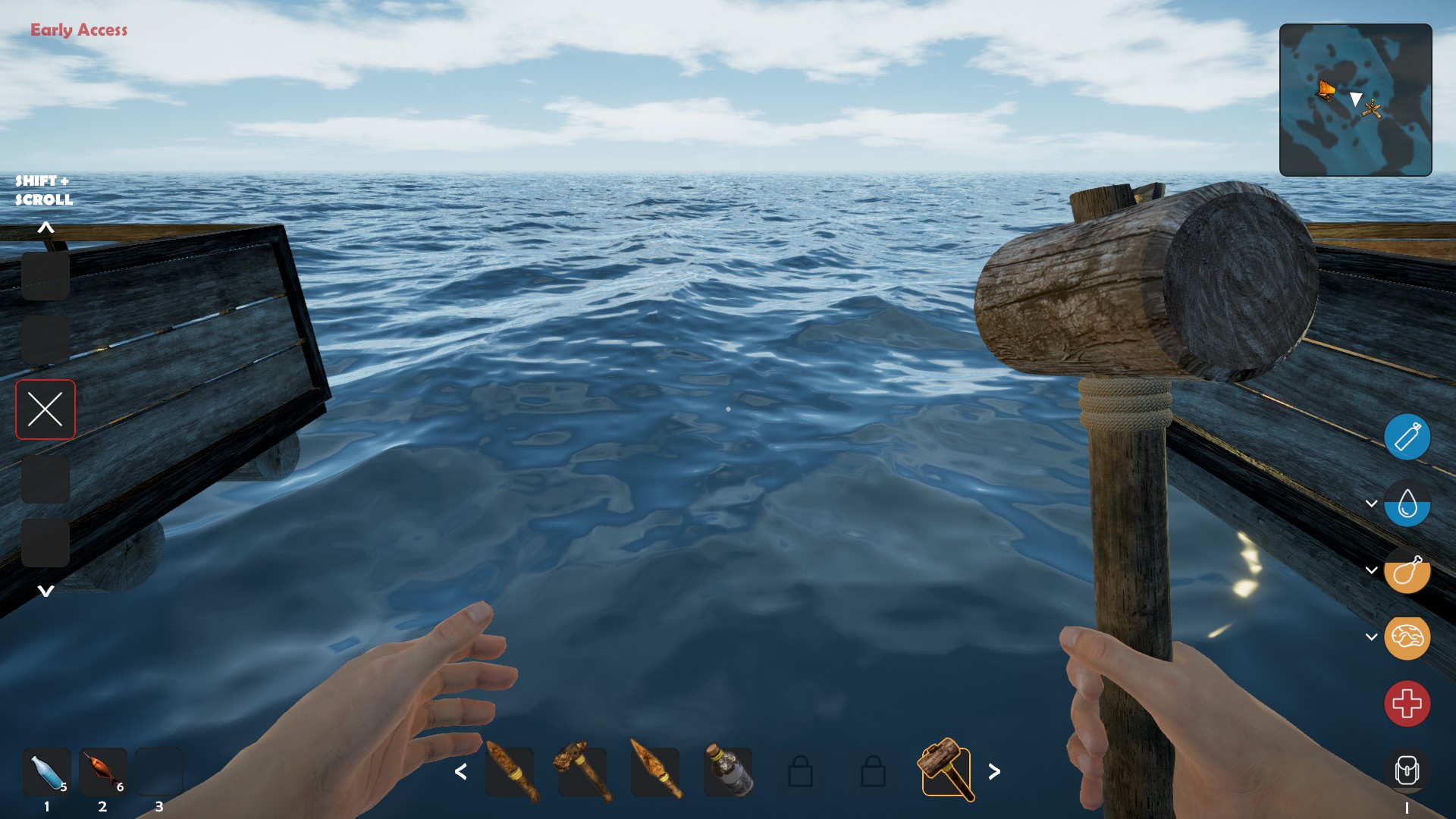
Task: Click the red-bordered X build slot
Action: 45,409
